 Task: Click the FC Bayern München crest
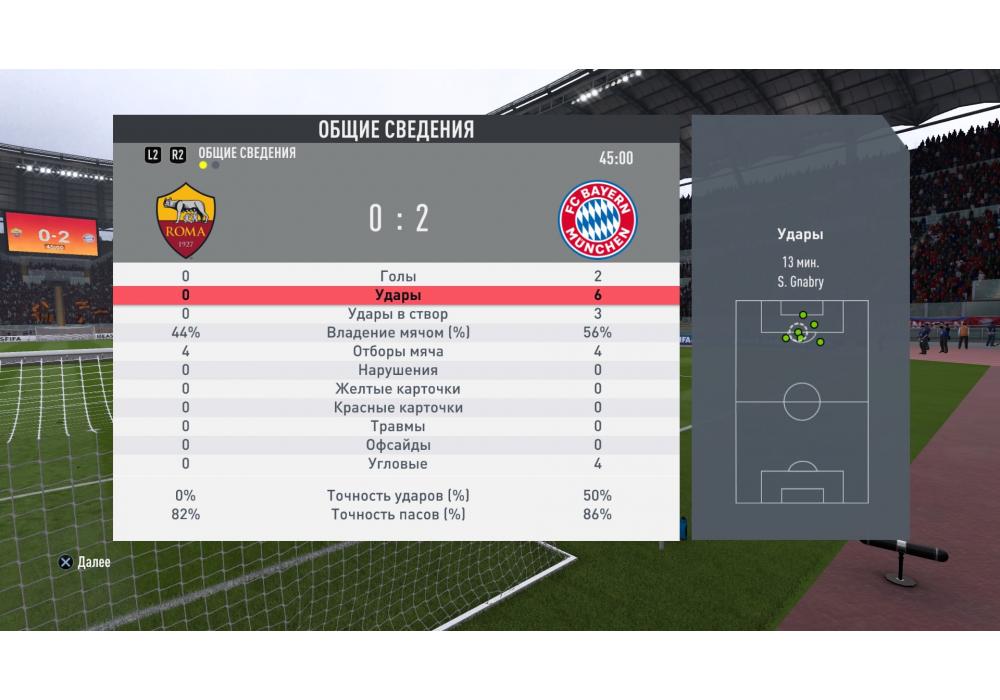597,221
